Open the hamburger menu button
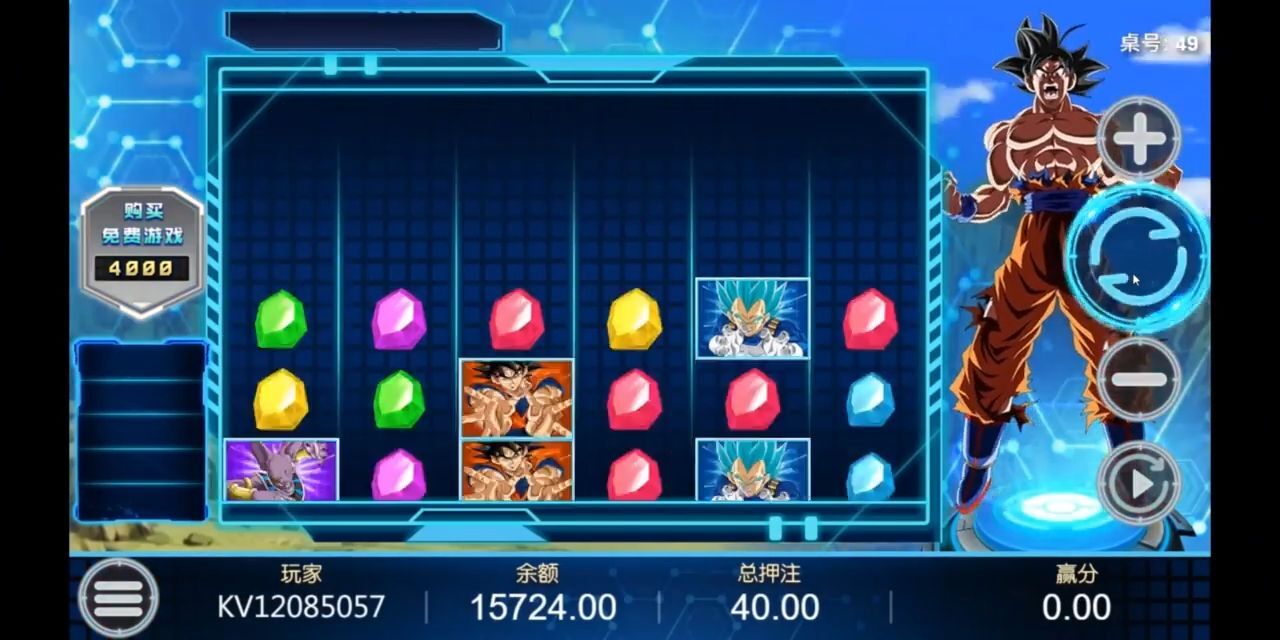Image resolution: width=1280 pixels, height=640 pixels. tap(118, 598)
